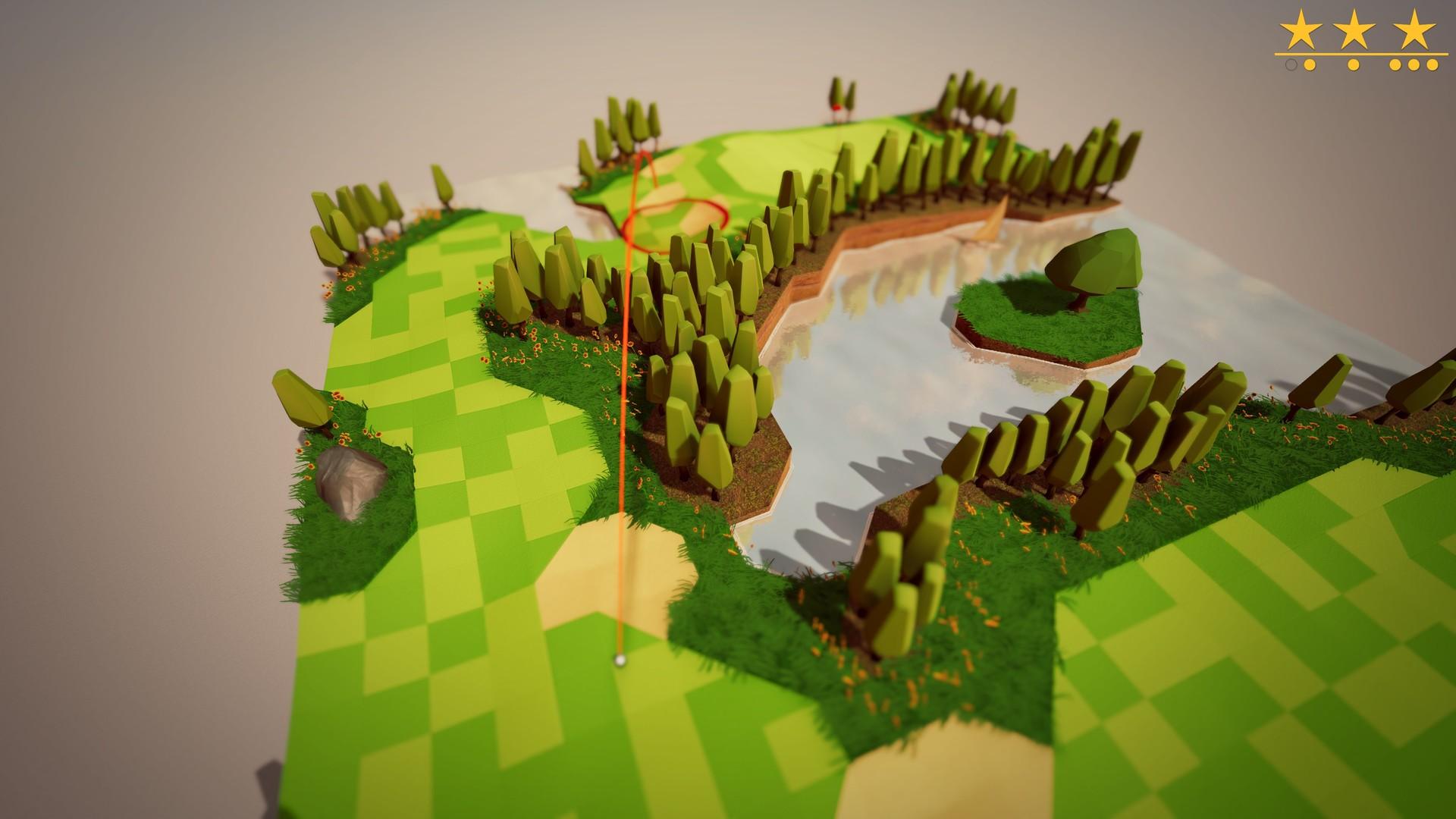
Task: Click the empty circle under the star rating
Action: [x=1291, y=64]
